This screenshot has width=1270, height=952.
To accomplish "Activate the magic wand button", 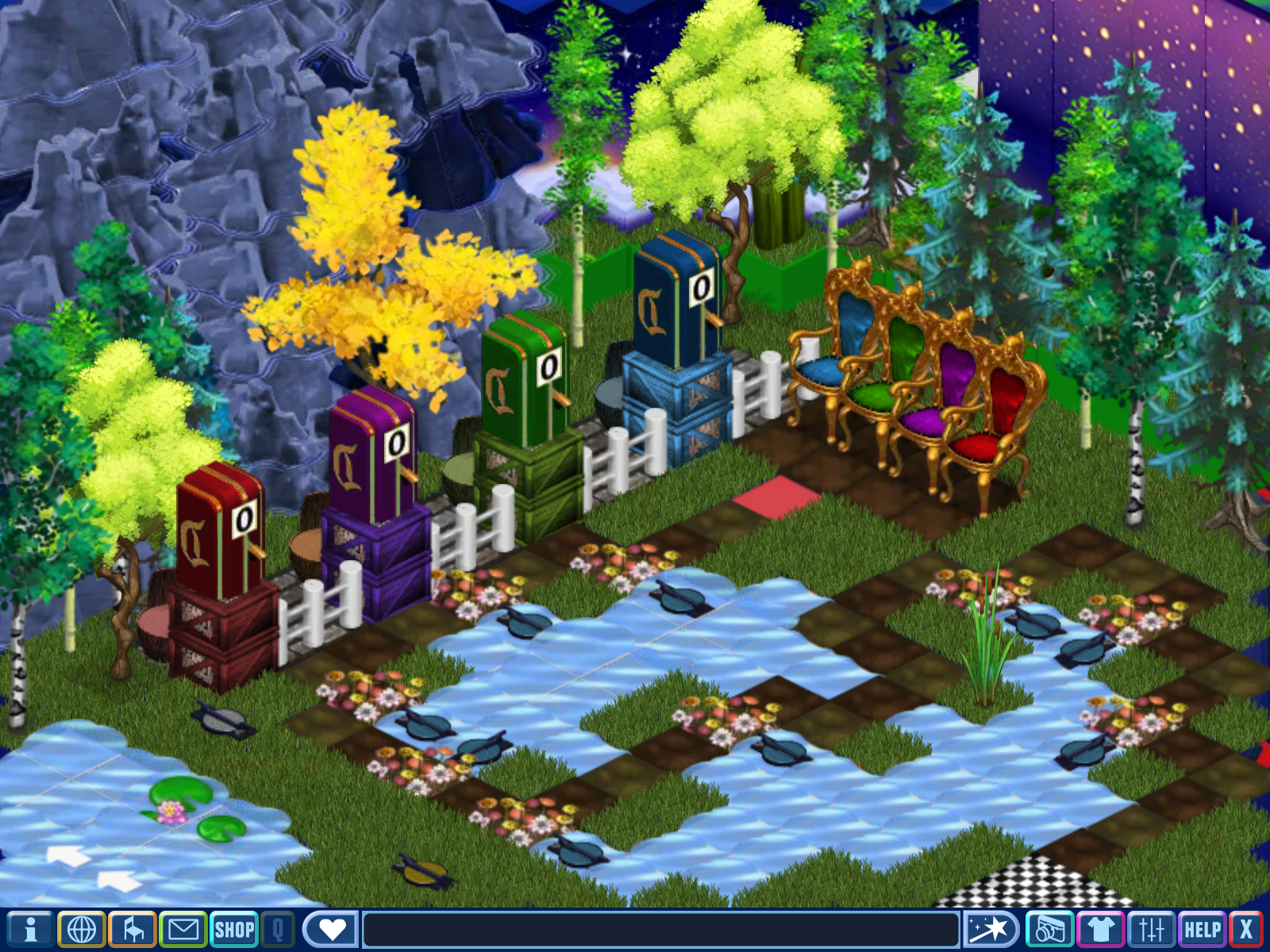I will pos(991,929).
